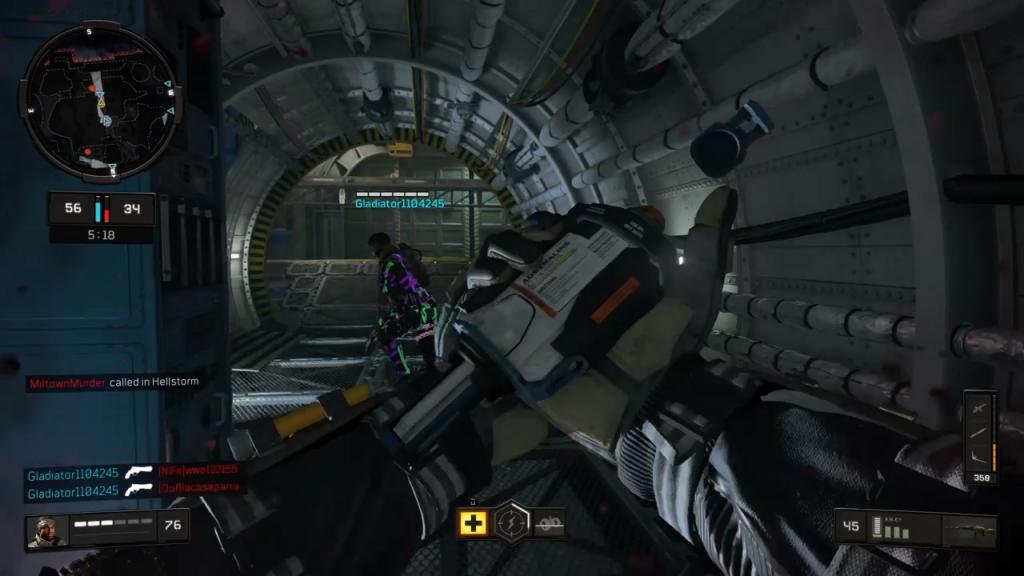Open the player character portrait
This screenshot has width=1024, height=576.
(x=45, y=530)
